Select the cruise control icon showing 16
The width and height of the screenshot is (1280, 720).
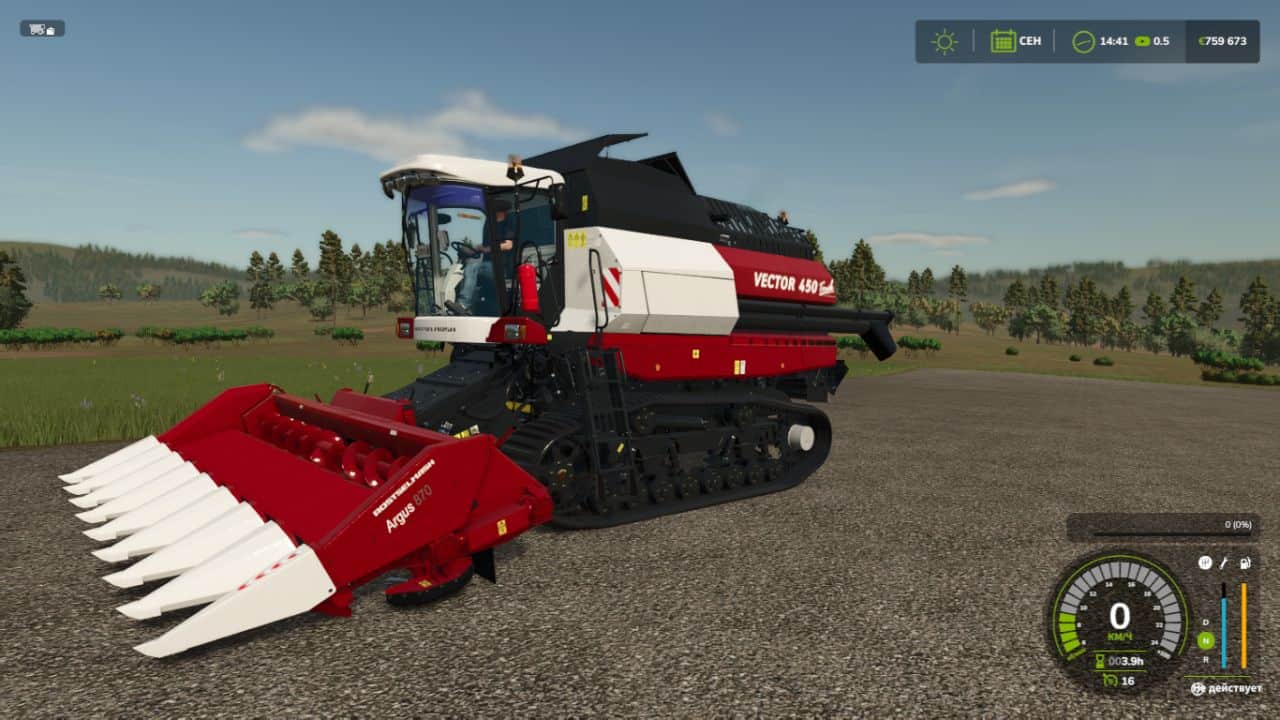pyautogui.click(x=1110, y=681)
